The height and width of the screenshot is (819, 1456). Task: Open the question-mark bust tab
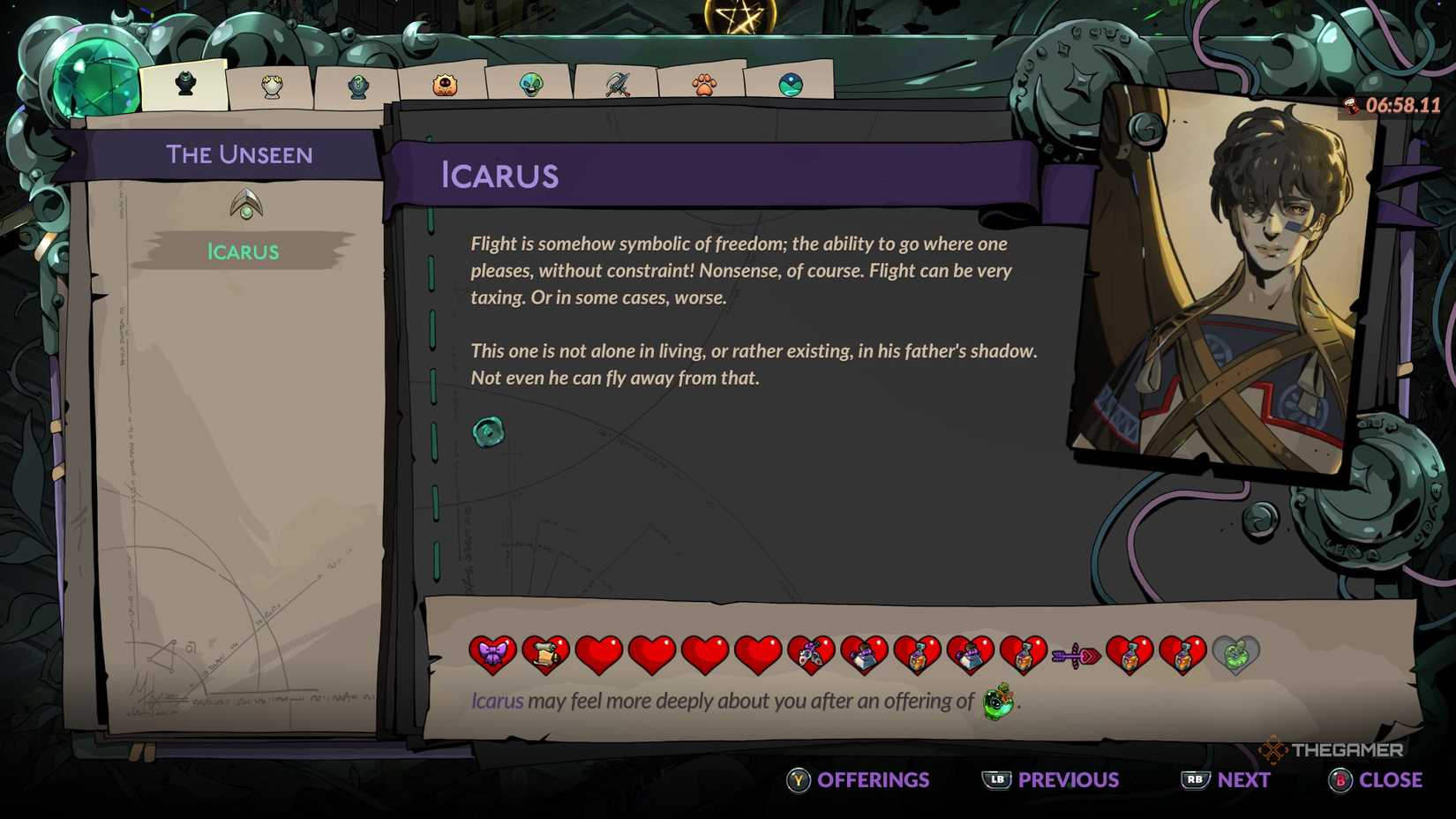(358, 86)
